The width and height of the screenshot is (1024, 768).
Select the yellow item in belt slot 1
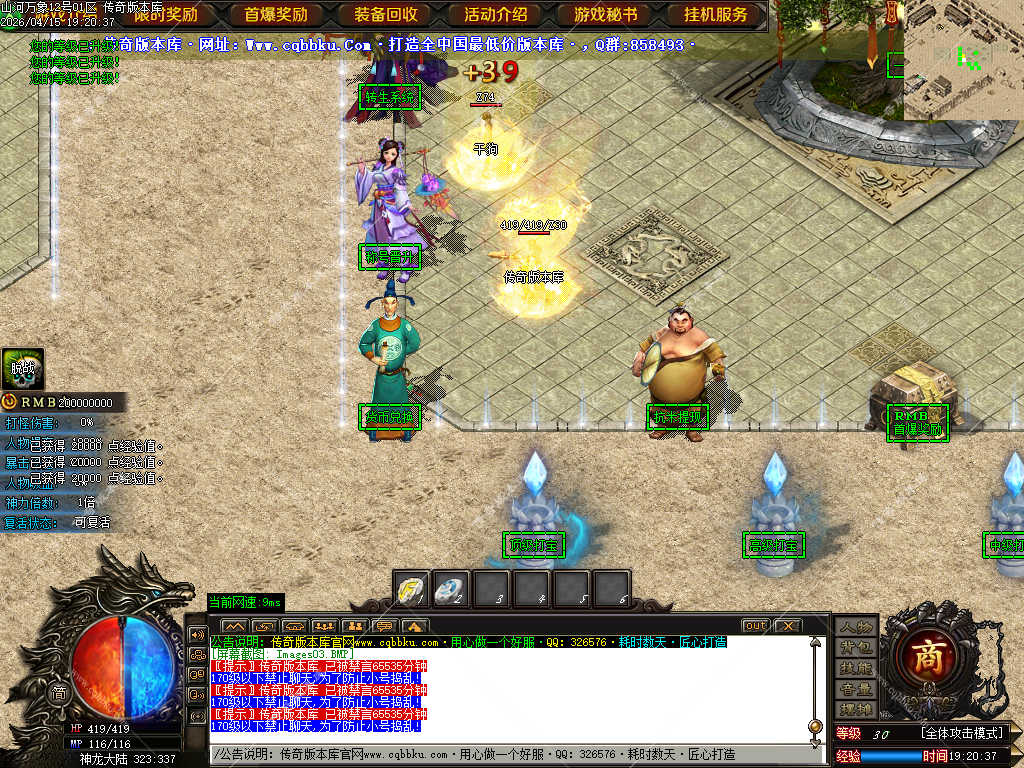click(x=411, y=588)
